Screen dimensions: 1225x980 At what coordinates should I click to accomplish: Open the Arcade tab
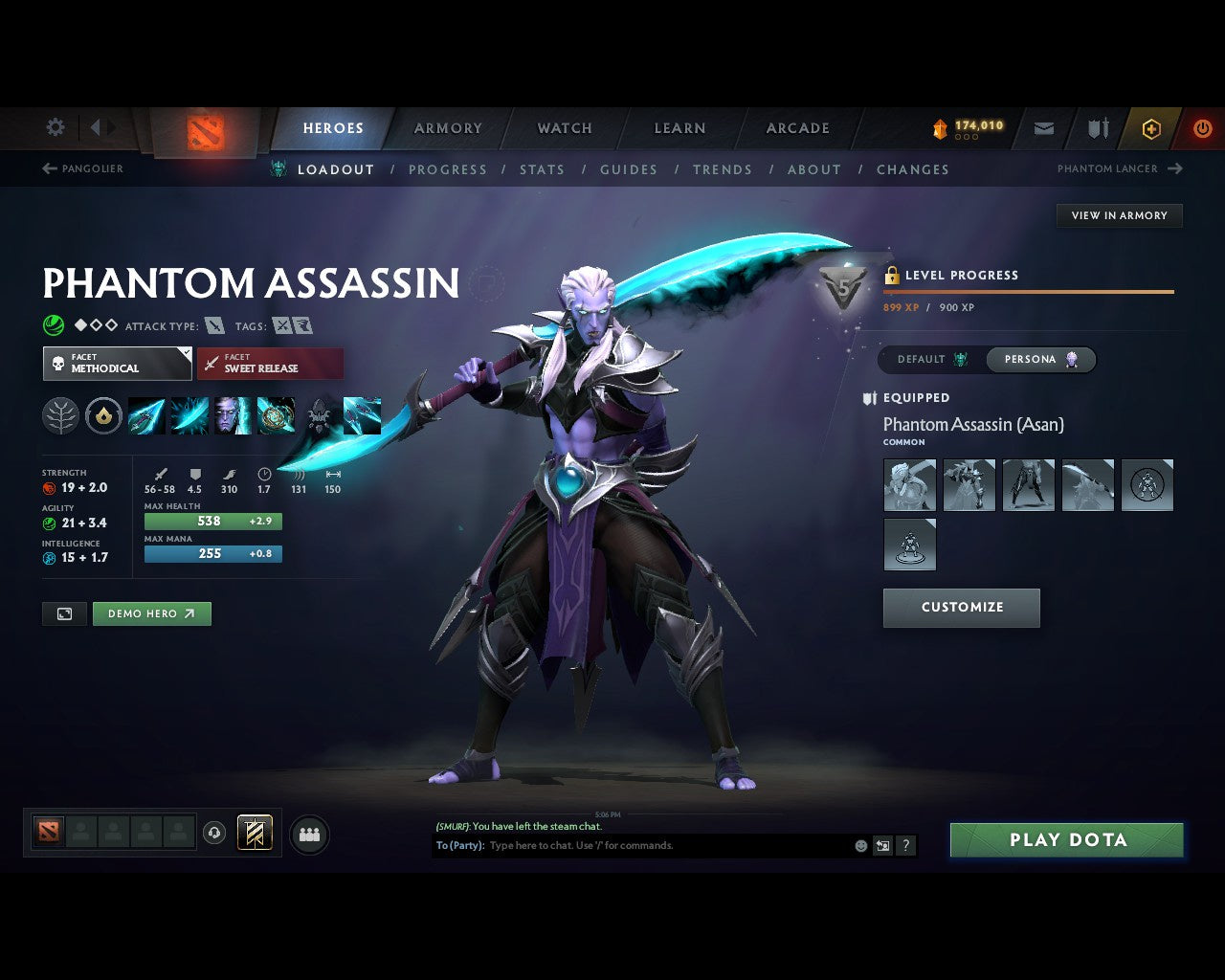coord(797,128)
